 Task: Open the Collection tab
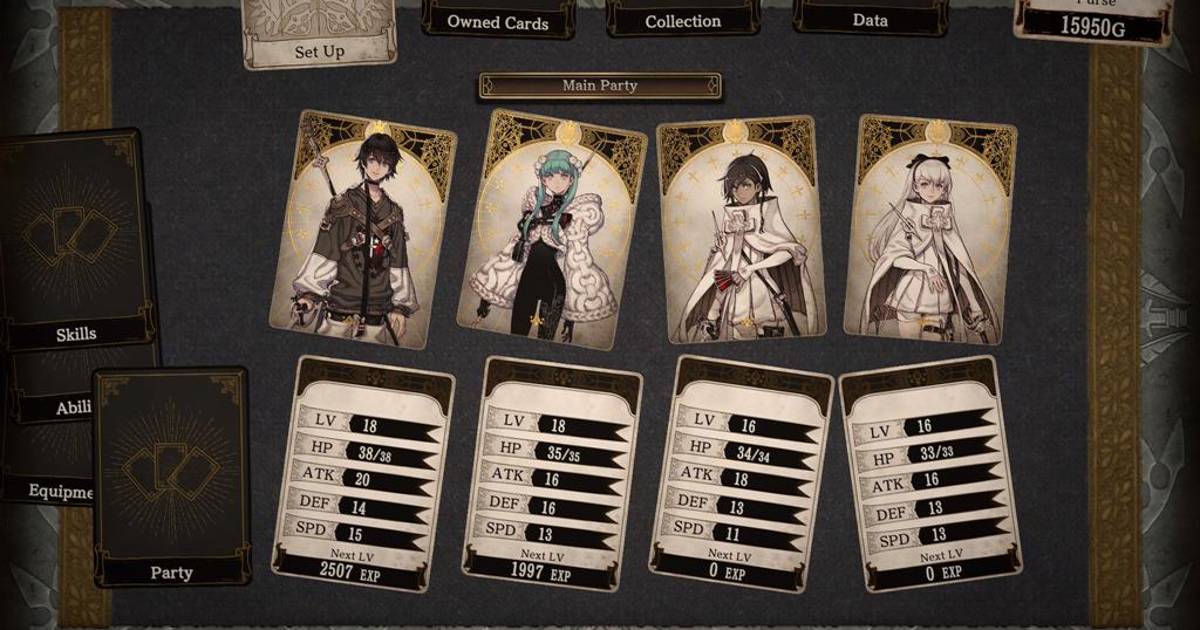tap(682, 21)
